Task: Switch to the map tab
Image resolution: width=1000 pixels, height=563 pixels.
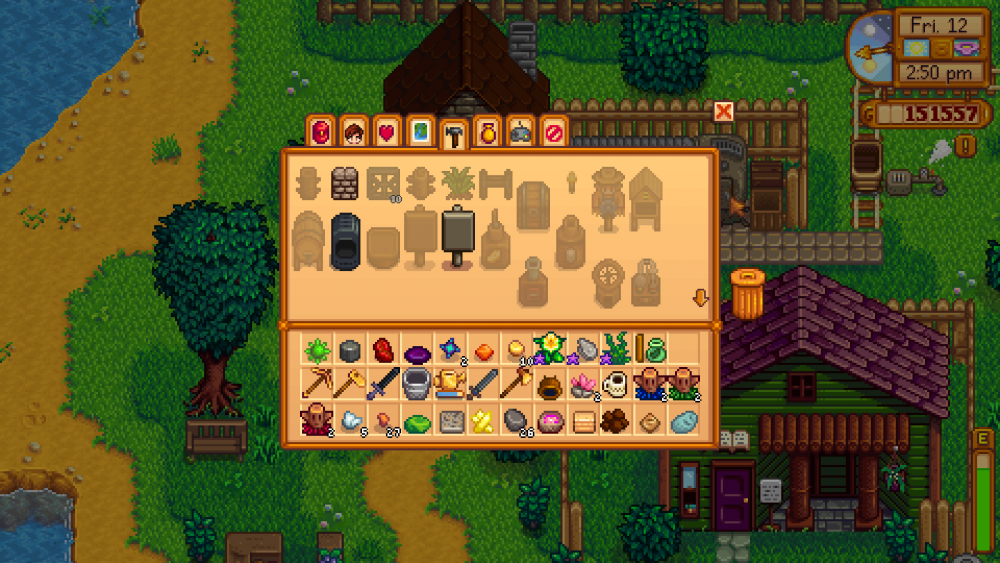Action: (x=421, y=131)
